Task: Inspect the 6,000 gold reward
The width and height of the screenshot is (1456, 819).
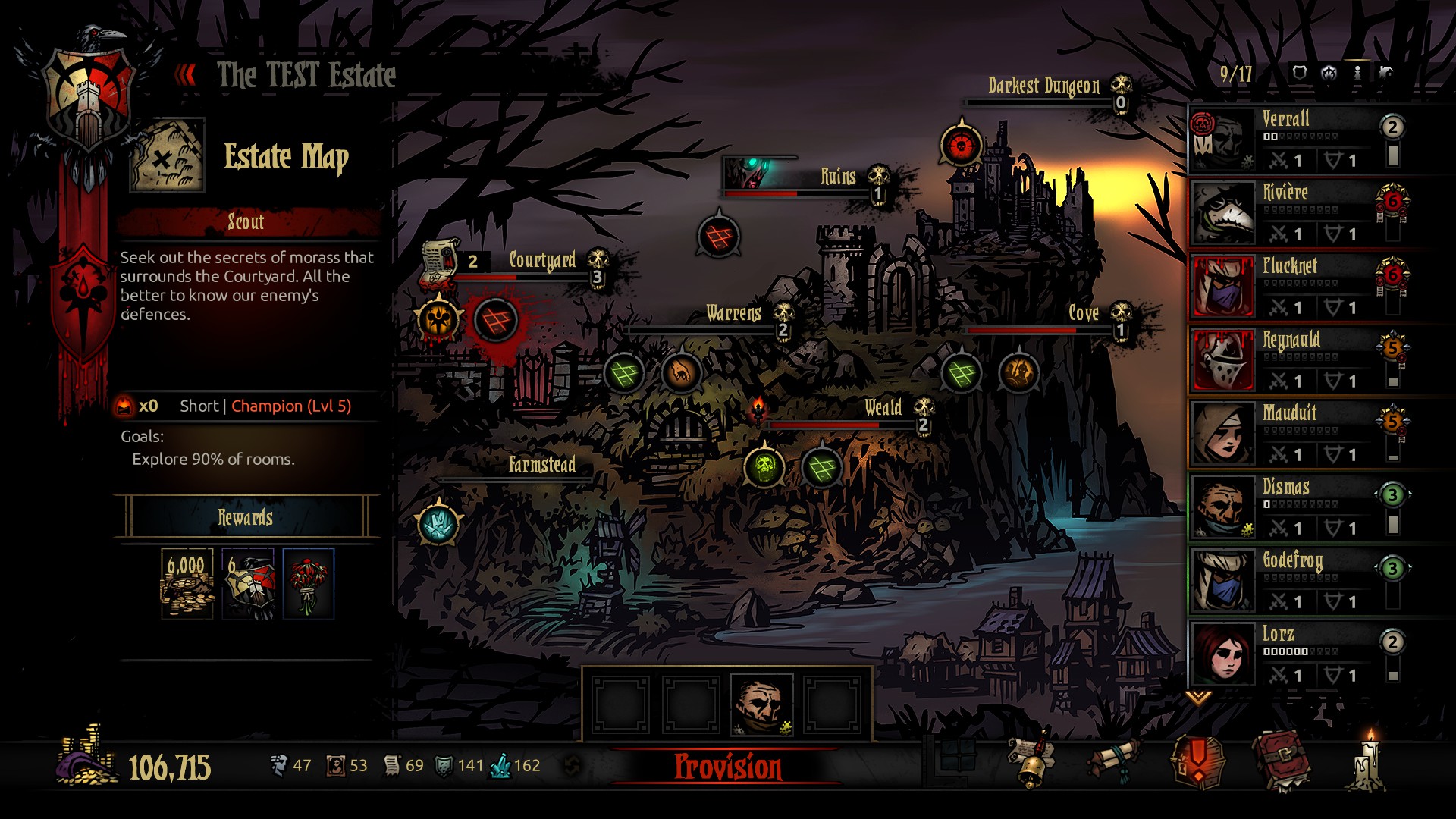Action: coord(187,584)
